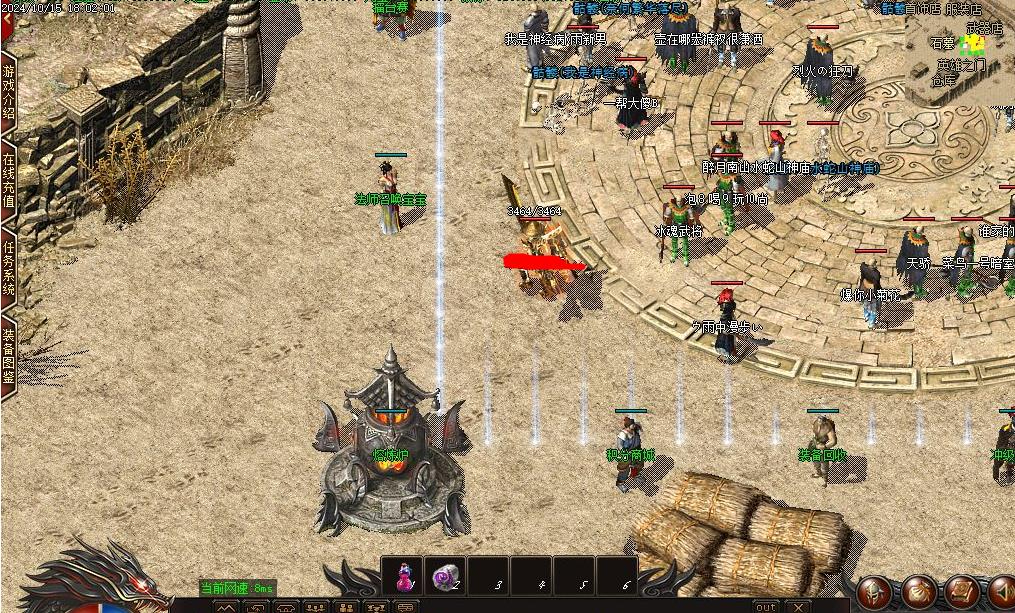Screen dimensions: 1015x613
Task: Open the scroll skills icon button
Action: [961, 590]
